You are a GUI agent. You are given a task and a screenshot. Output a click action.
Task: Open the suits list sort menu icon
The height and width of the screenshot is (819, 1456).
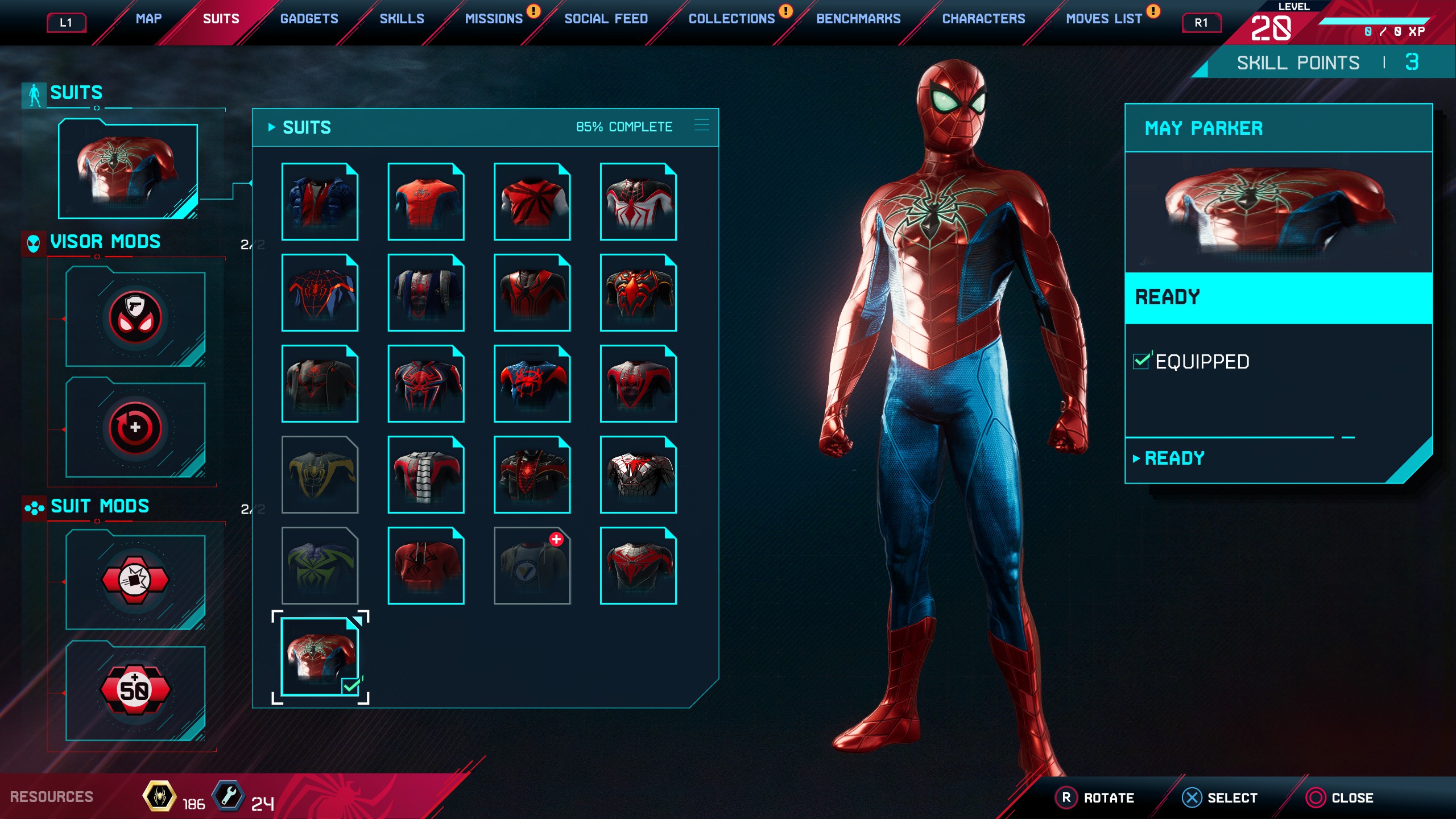coord(702,126)
